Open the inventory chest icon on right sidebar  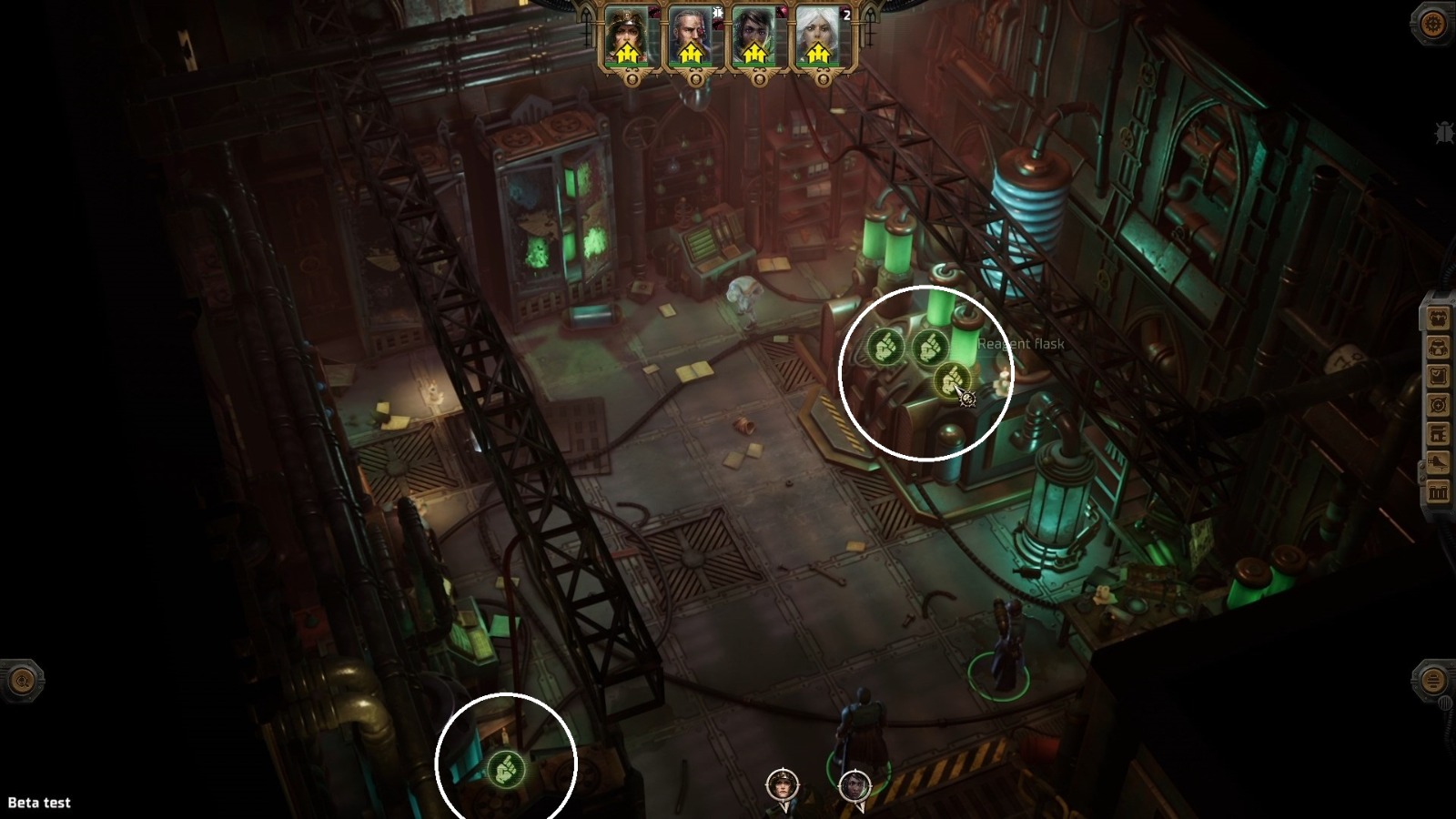point(1440,317)
